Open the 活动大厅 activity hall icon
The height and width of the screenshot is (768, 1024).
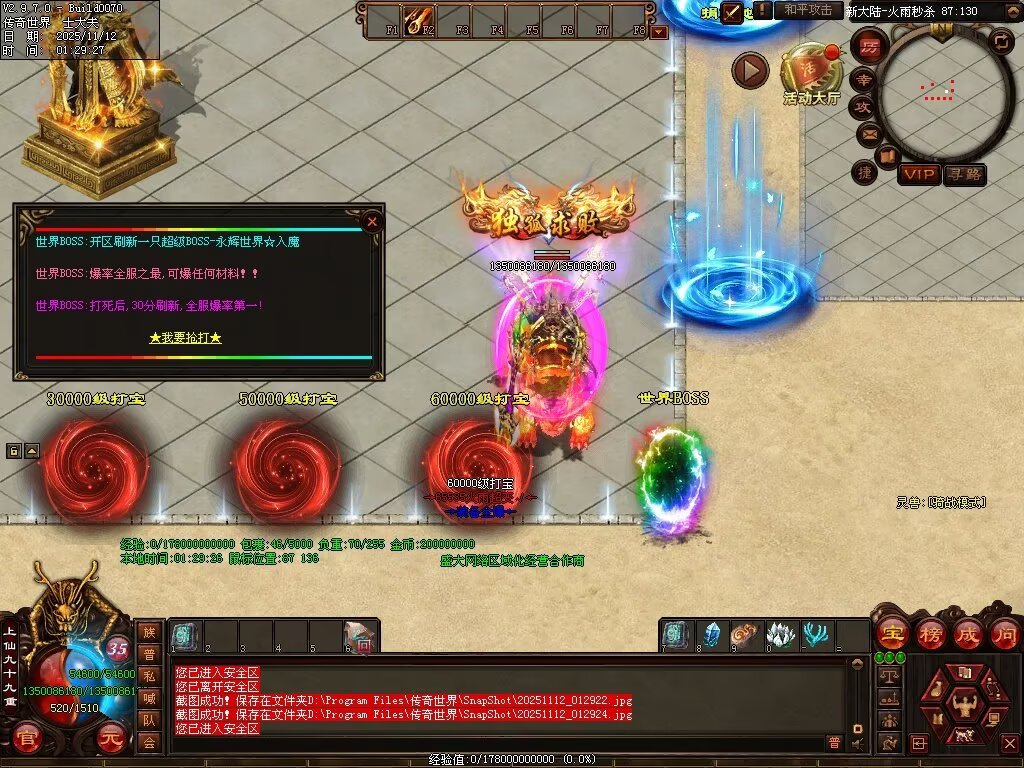[x=811, y=73]
